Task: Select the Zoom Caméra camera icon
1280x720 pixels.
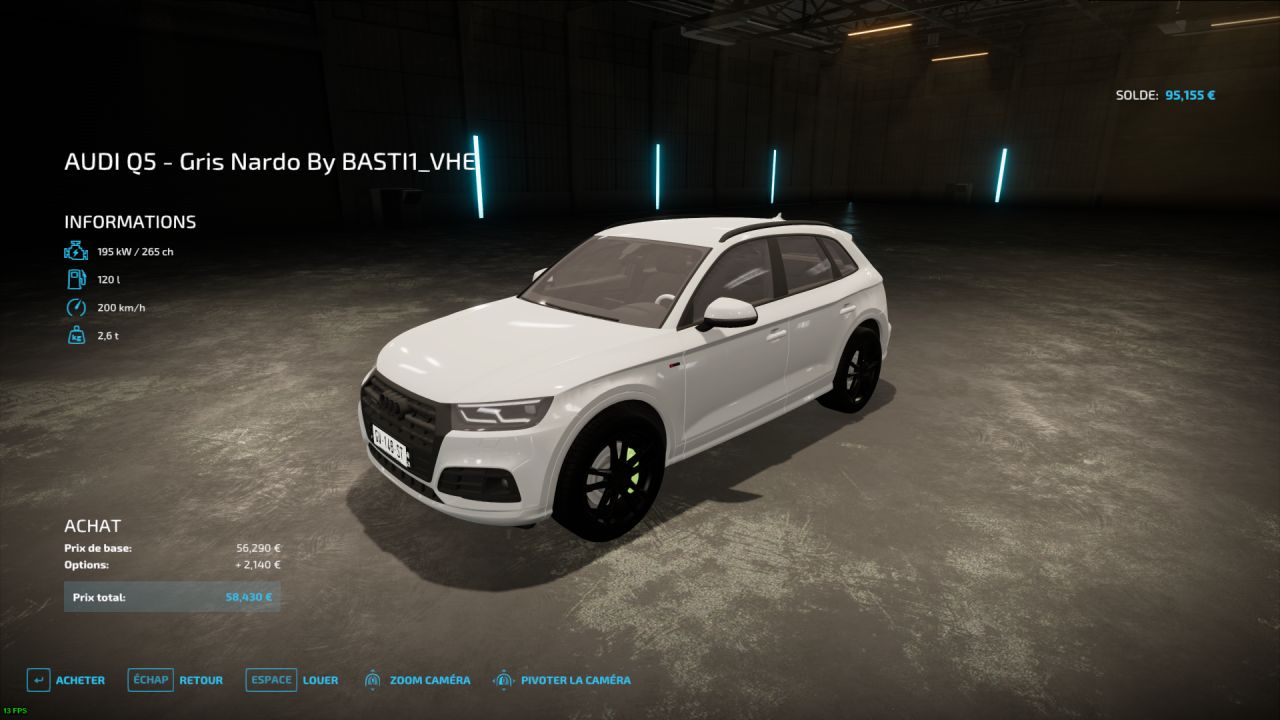Action: pyautogui.click(x=374, y=680)
